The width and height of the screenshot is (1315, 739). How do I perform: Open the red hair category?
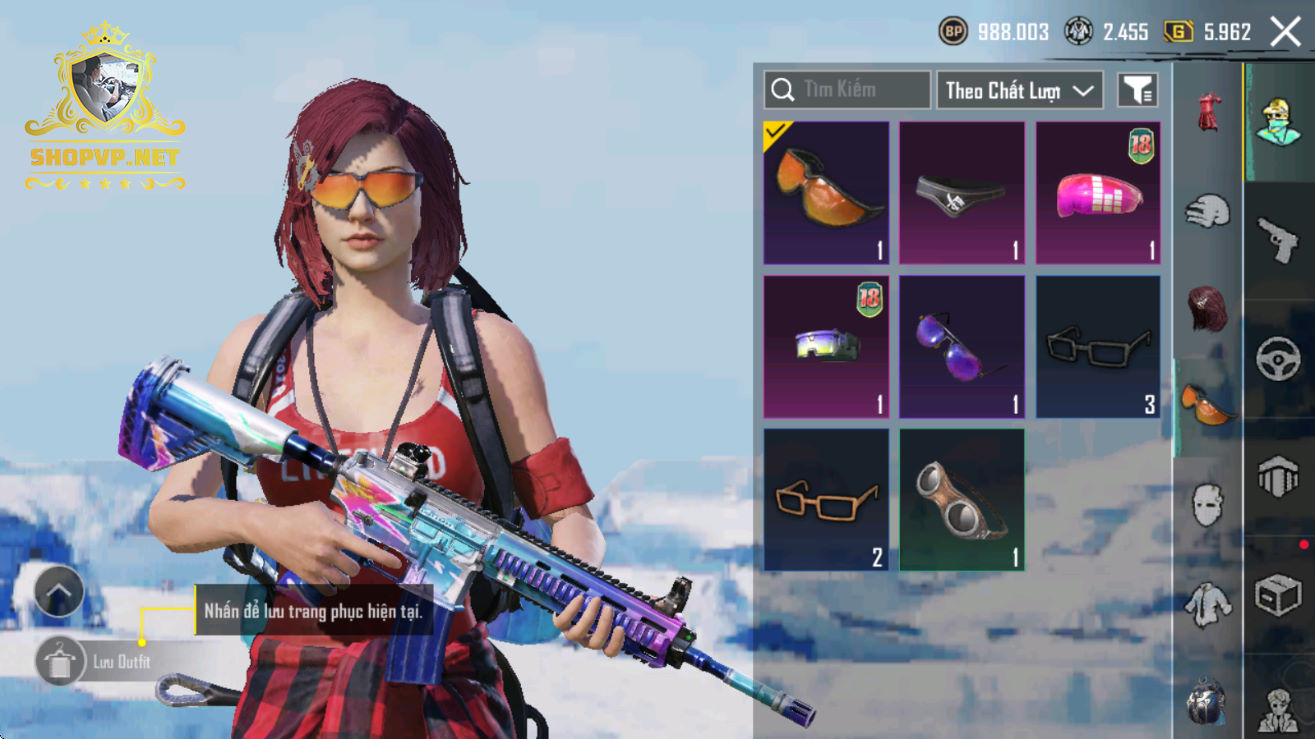pyautogui.click(x=1208, y=308)
